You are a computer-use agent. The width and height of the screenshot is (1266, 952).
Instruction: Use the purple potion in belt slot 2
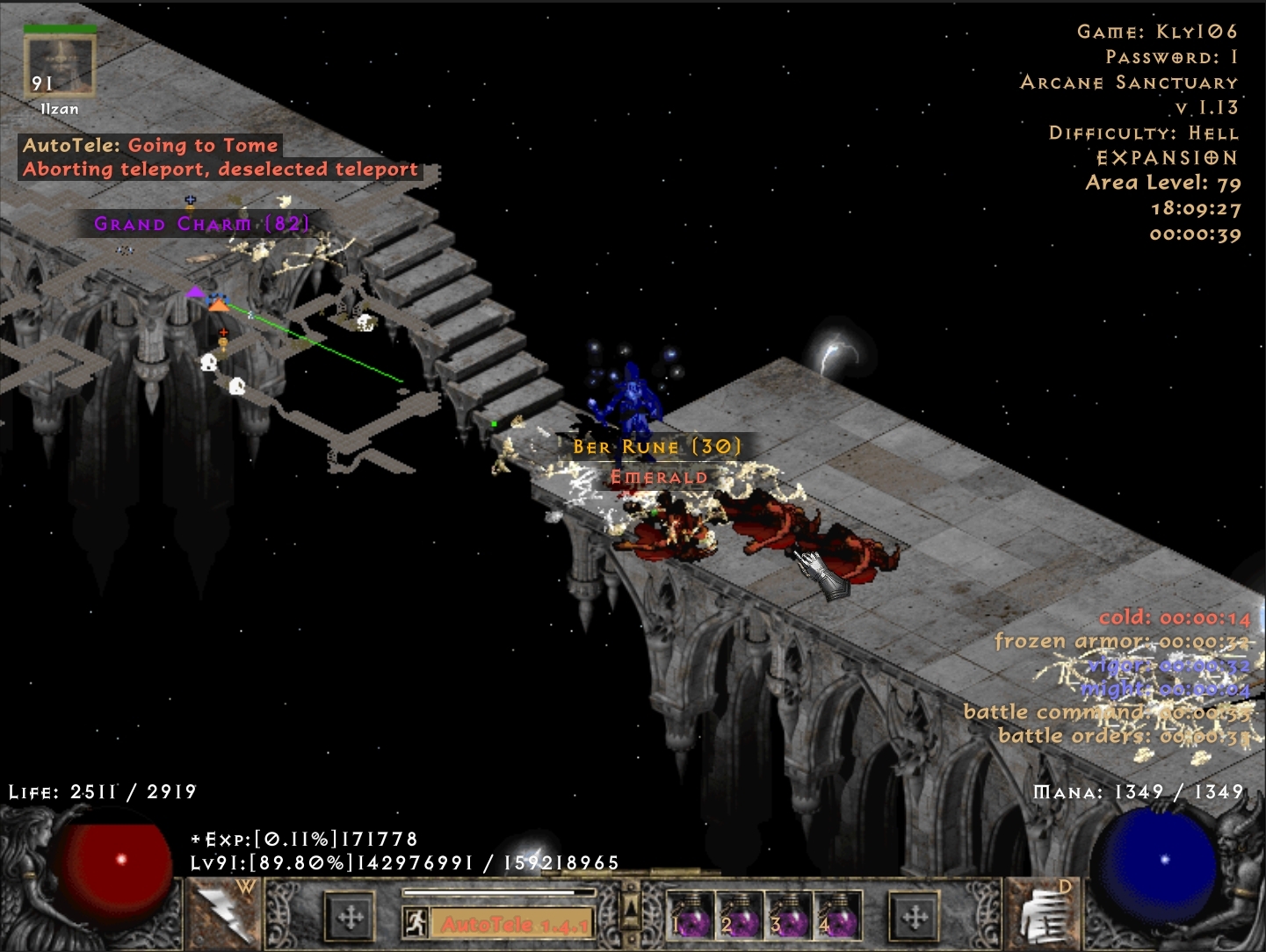pyautogui.click(x=740, y=915)
